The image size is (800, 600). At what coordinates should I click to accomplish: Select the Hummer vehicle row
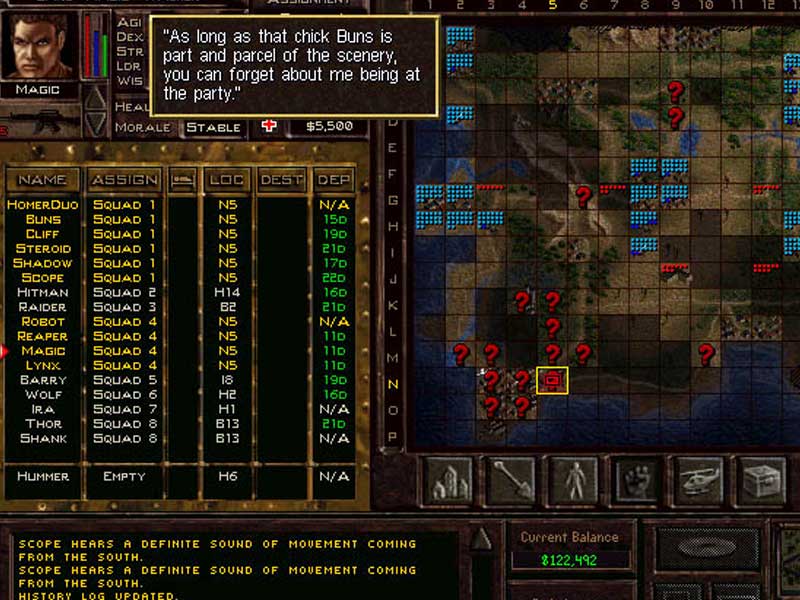(43, 476)
